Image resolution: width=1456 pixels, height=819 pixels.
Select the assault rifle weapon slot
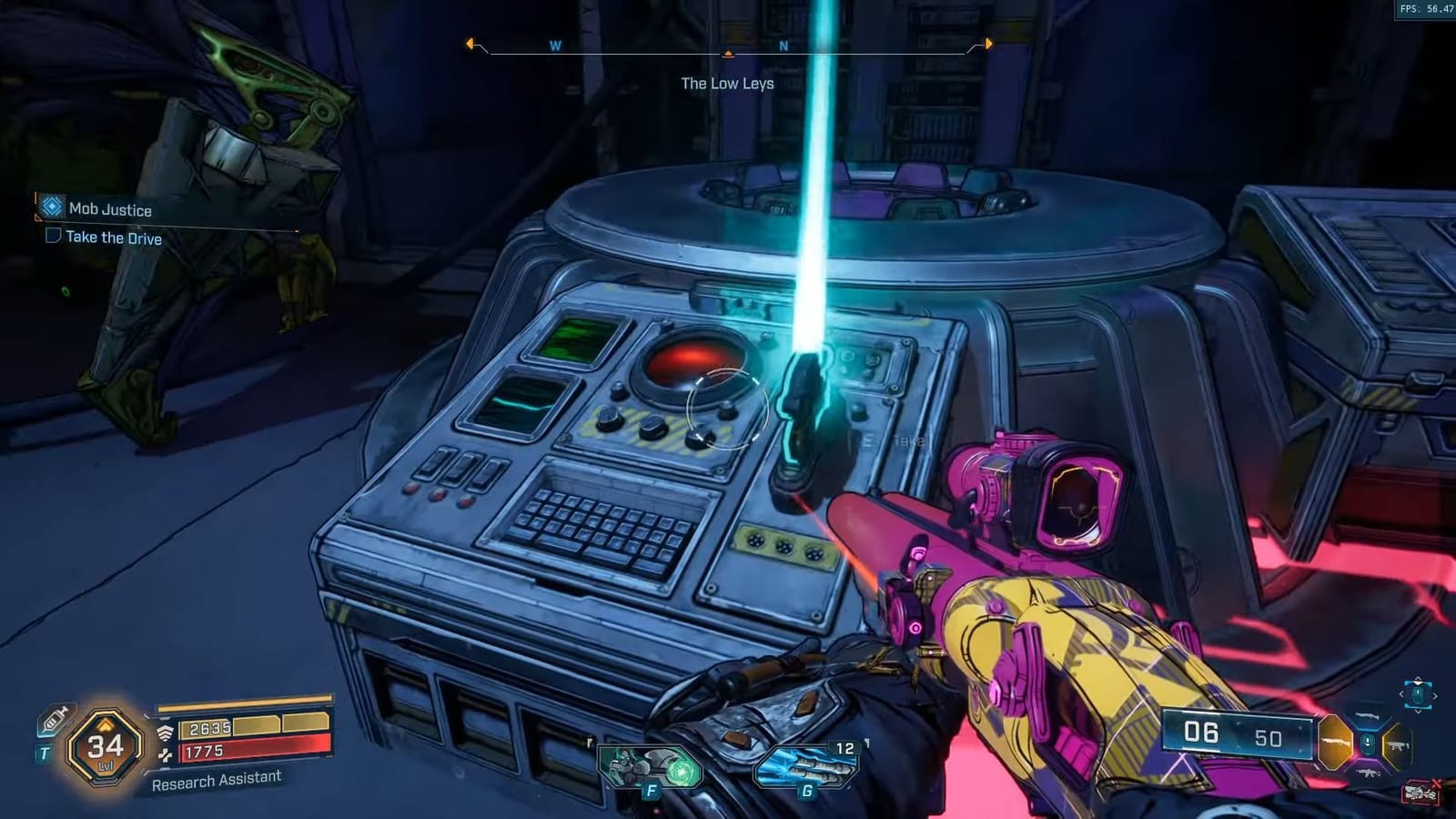click(x=1369, y=773)
